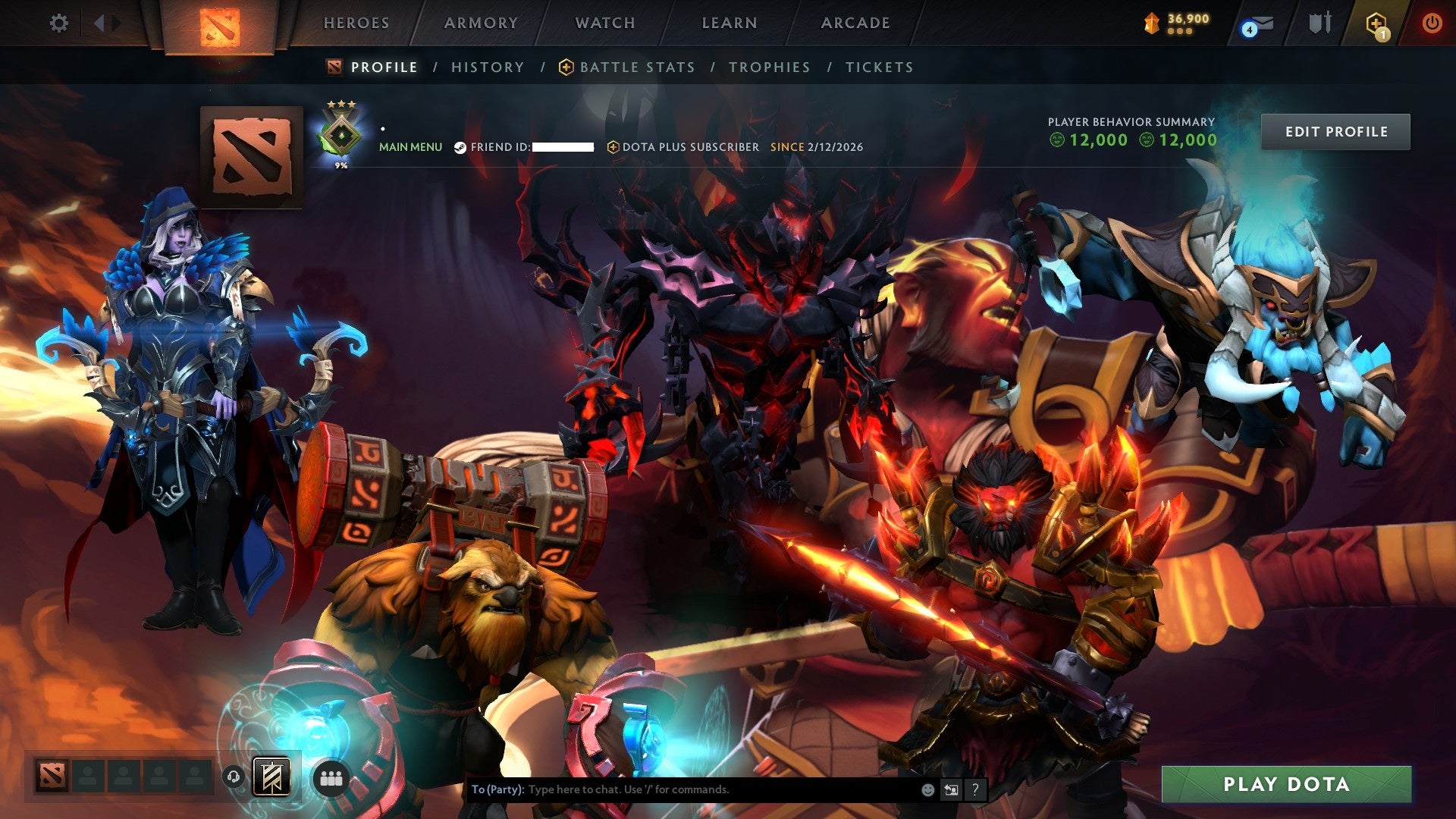Click the battle pass shield and sword icon
This screenshot has width=1456, height=819.
[1319, 23]
